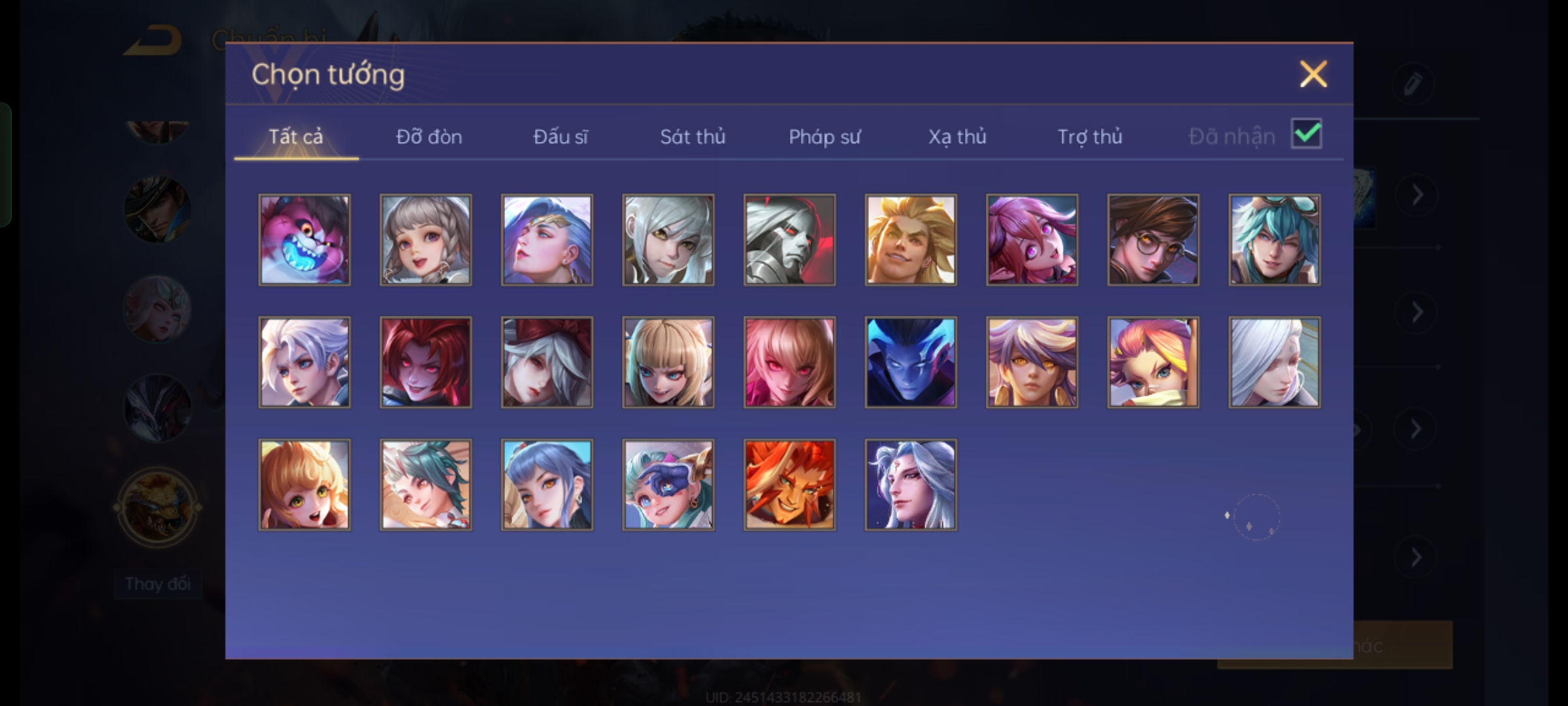Select the silver-armored red-eyed hero
The image size is (1568, 706).
tap(789, 240)
